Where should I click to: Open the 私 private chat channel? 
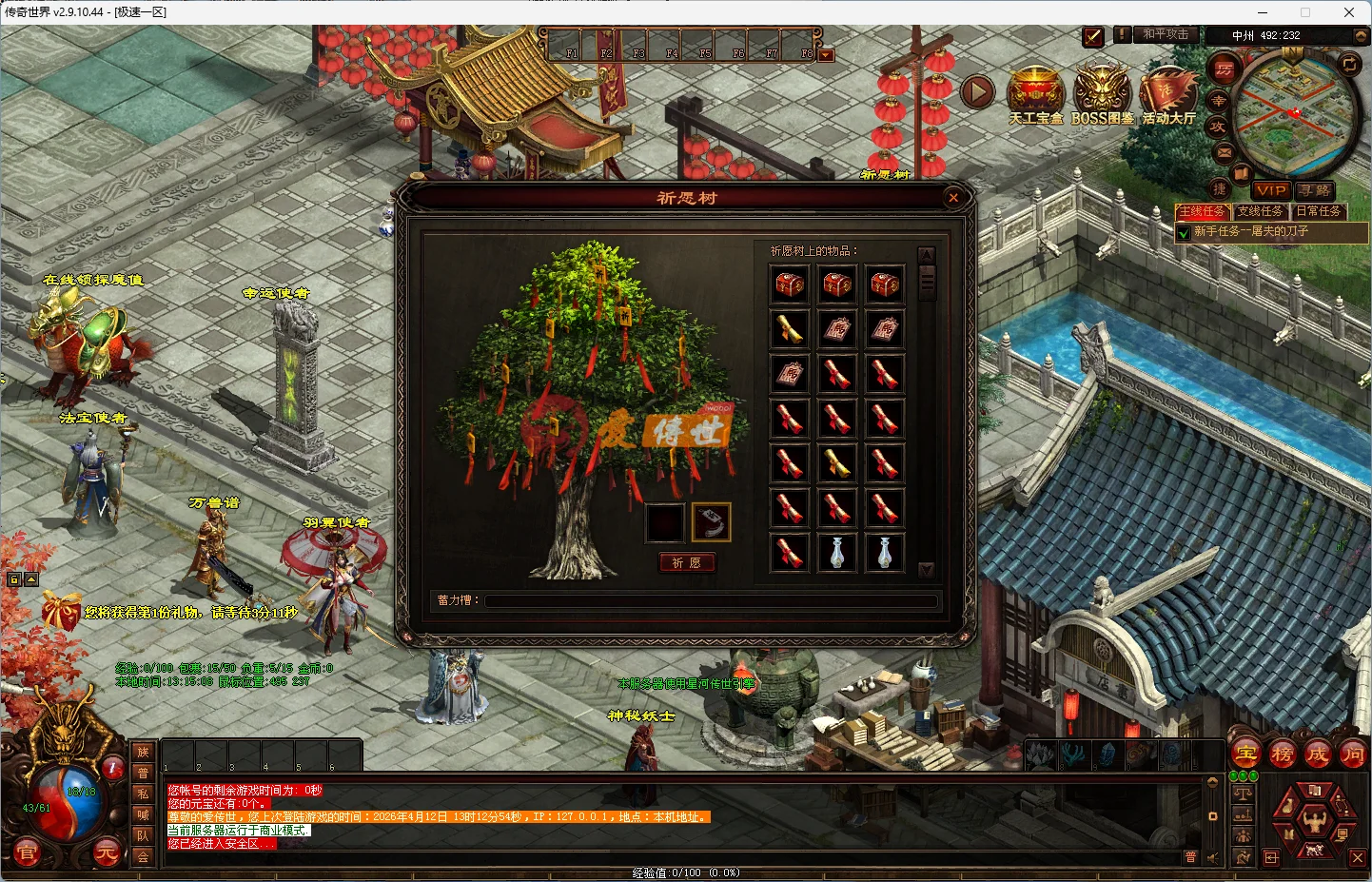tap(143, 793)
